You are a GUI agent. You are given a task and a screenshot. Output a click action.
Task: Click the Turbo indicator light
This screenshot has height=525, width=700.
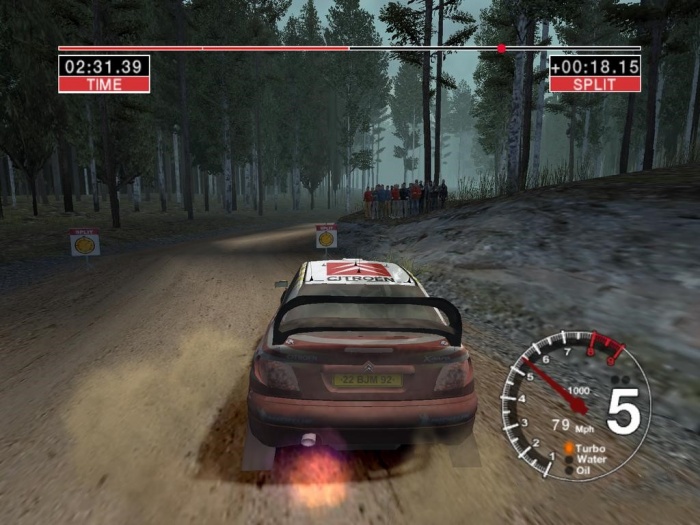coord(569,448)
